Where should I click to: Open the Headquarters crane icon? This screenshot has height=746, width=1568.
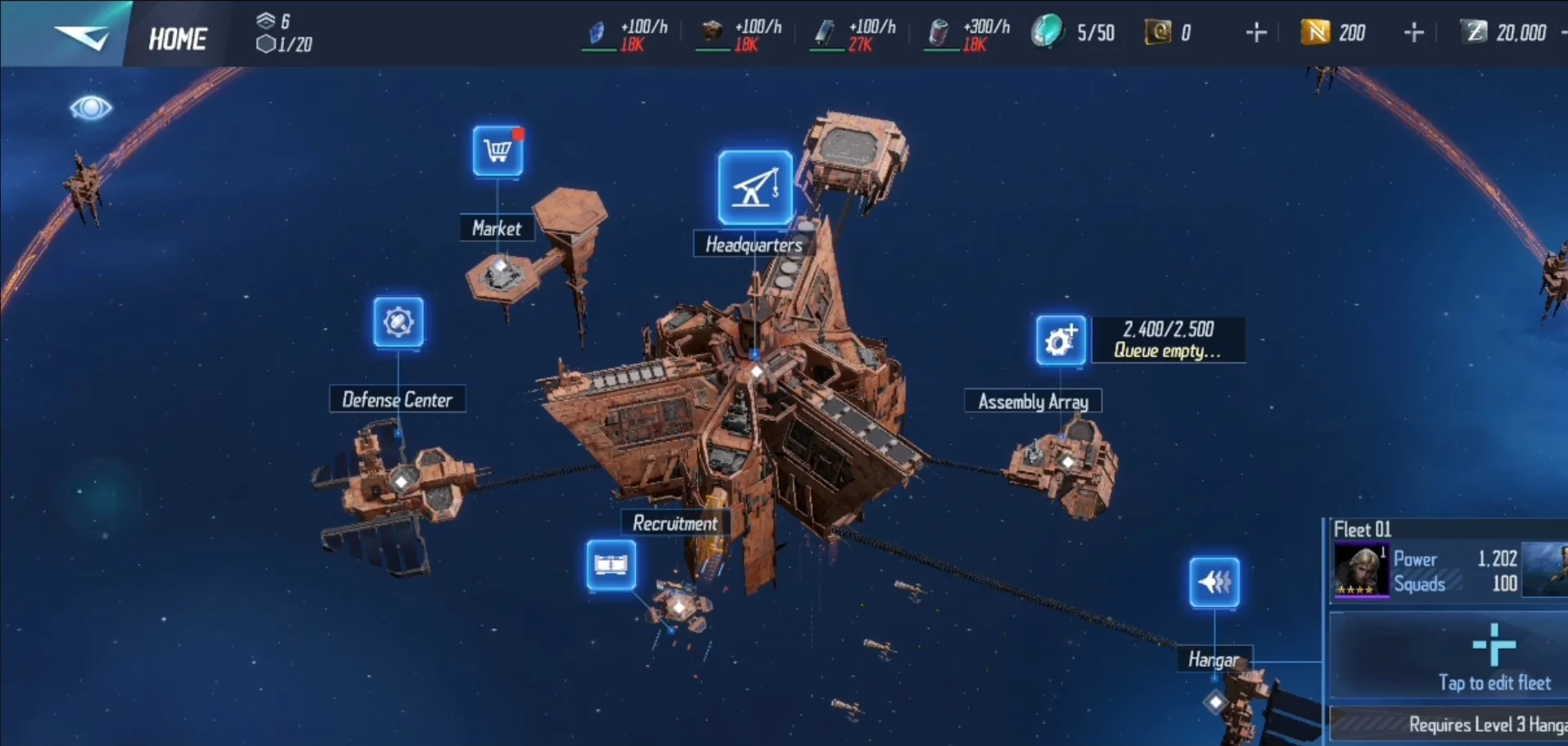(x=755, y=187)
